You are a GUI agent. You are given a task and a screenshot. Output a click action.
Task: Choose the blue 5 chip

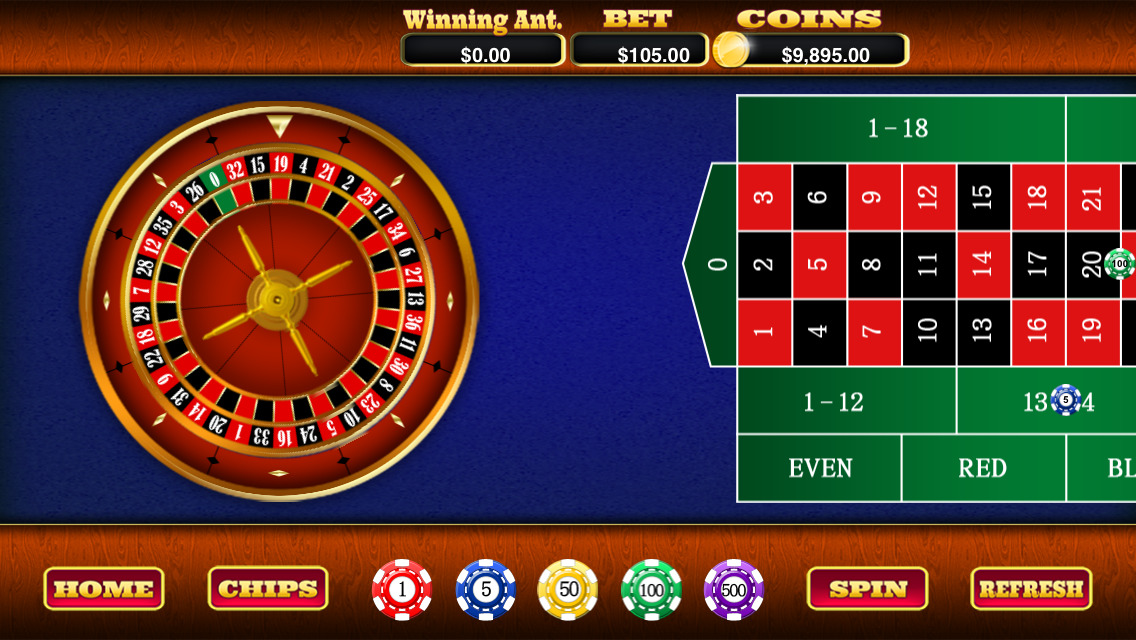[486, 590]
